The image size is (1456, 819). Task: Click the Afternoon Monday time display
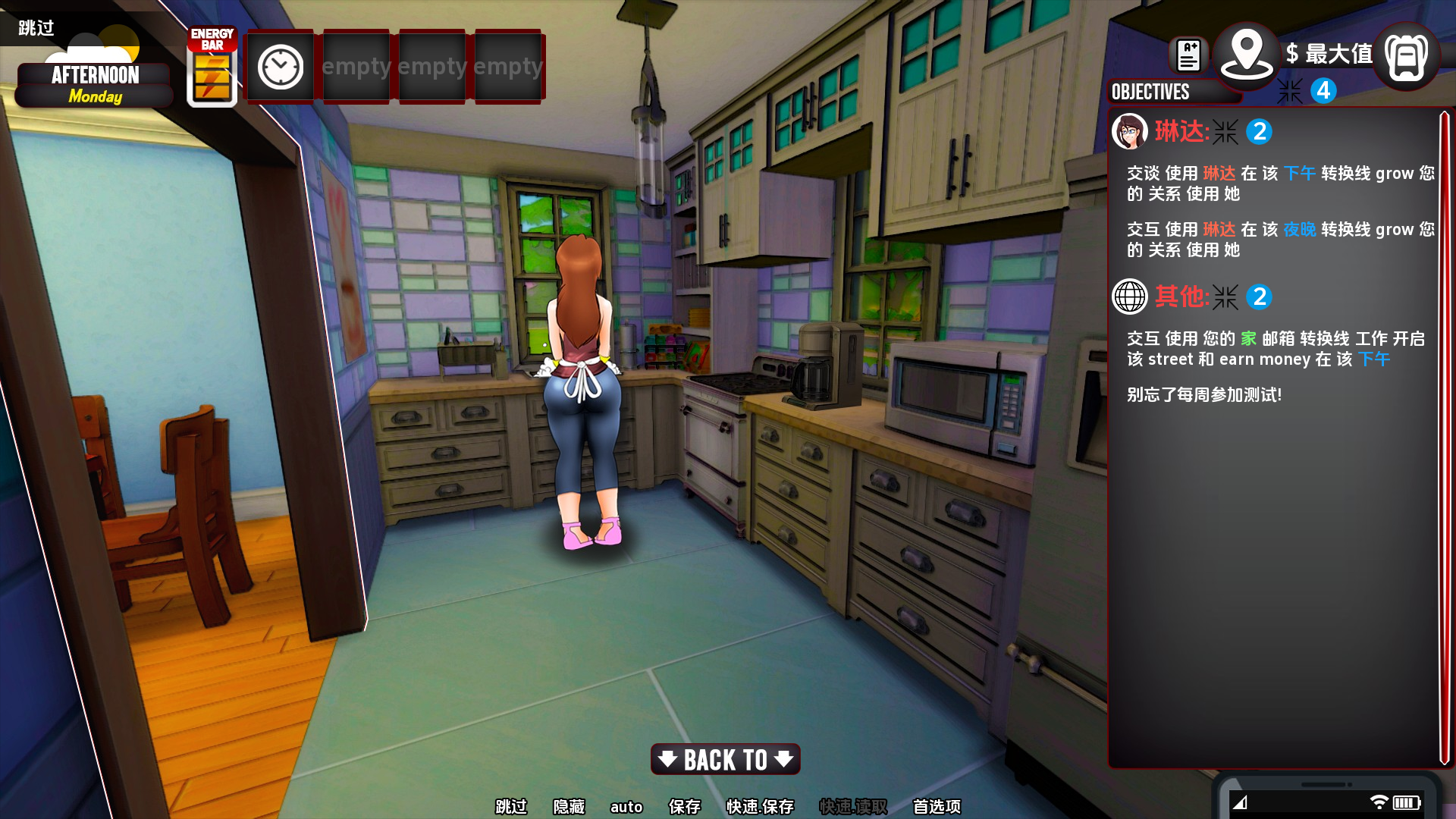coord(95,84)
